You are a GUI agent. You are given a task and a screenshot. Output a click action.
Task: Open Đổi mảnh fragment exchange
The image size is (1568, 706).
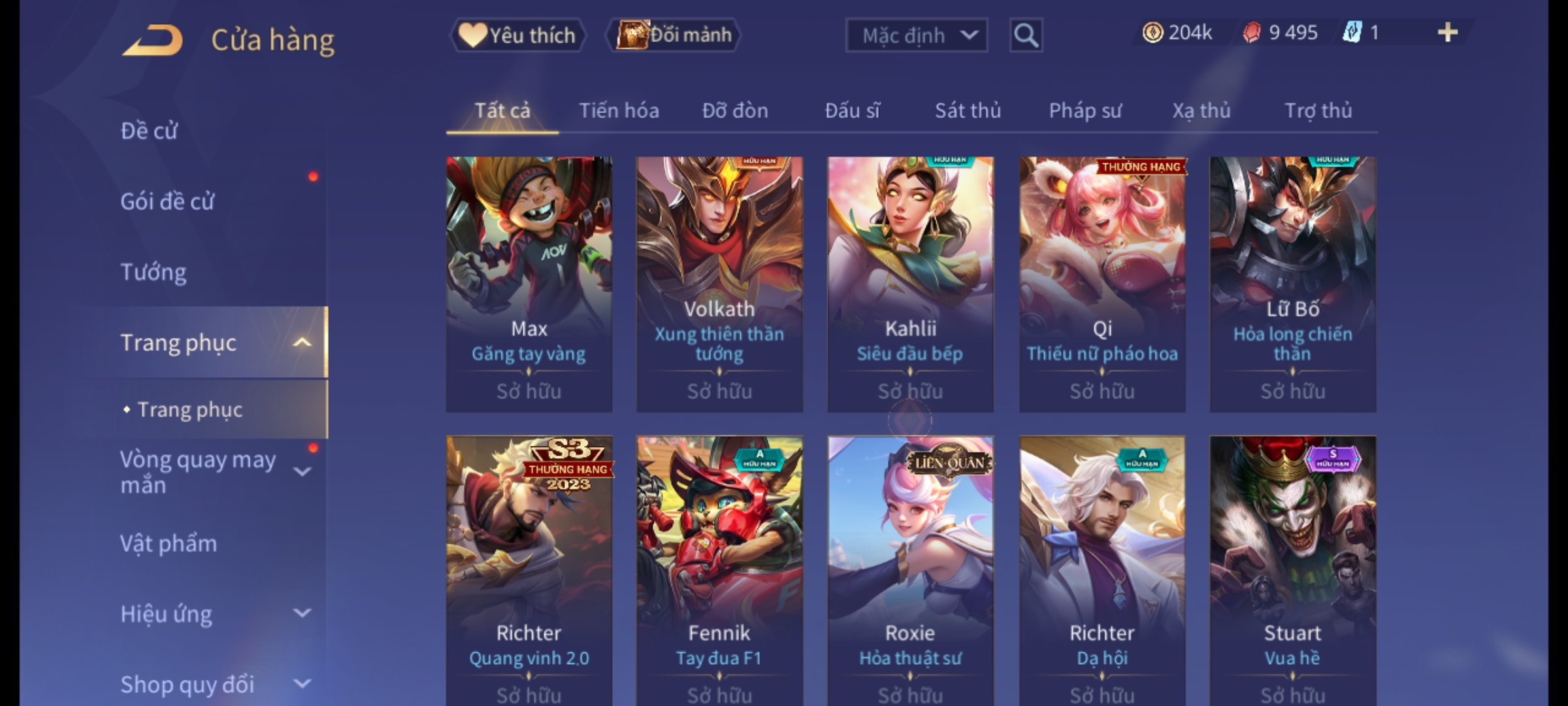(674, 35)
